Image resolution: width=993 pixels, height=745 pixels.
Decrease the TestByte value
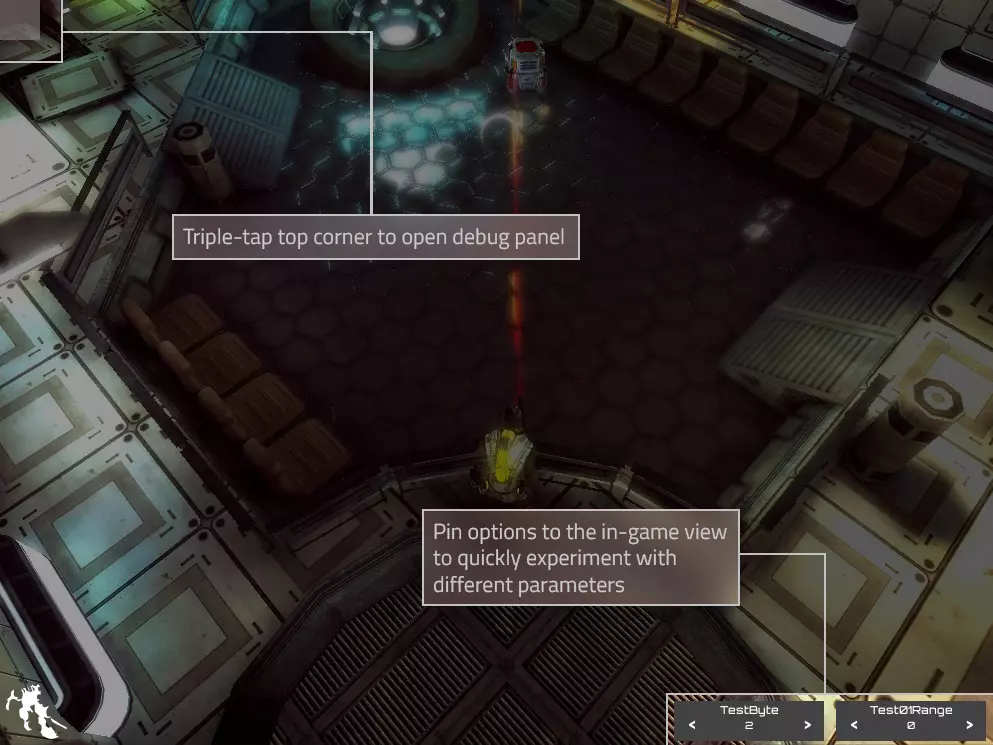coord(692,725)
